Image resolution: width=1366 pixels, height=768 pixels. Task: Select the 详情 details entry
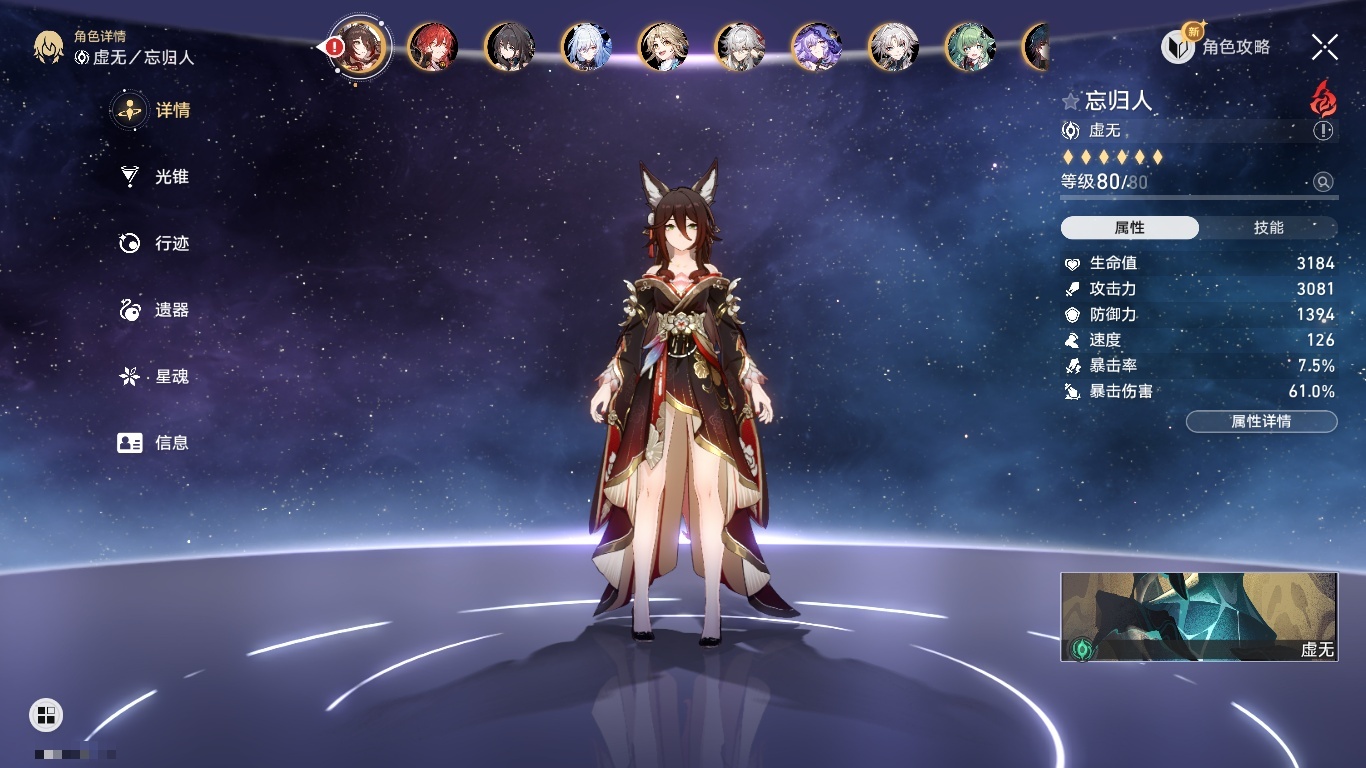pyautogui.click(x=155, y=110)
